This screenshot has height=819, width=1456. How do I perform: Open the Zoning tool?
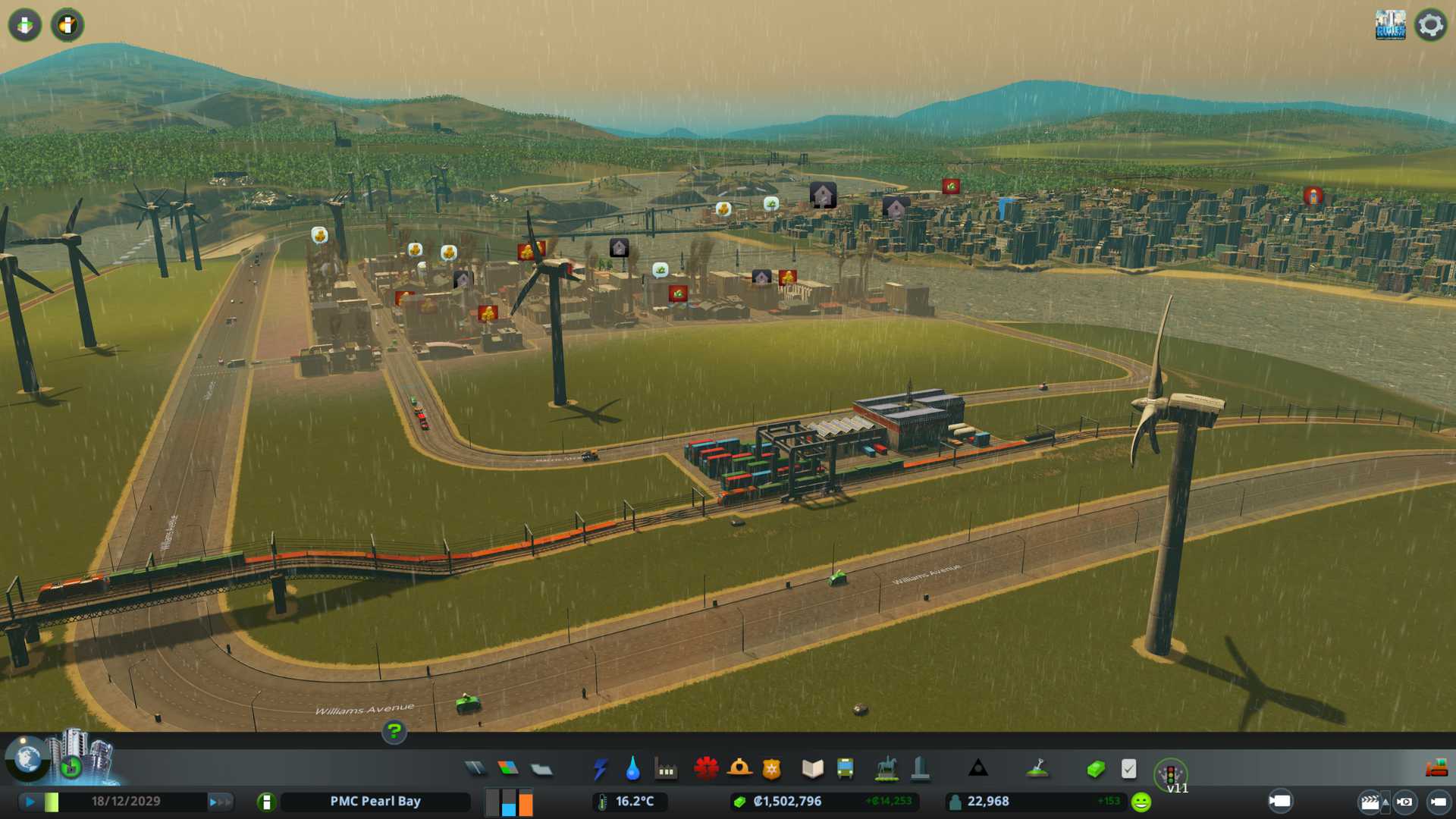(x=508, y=769)
